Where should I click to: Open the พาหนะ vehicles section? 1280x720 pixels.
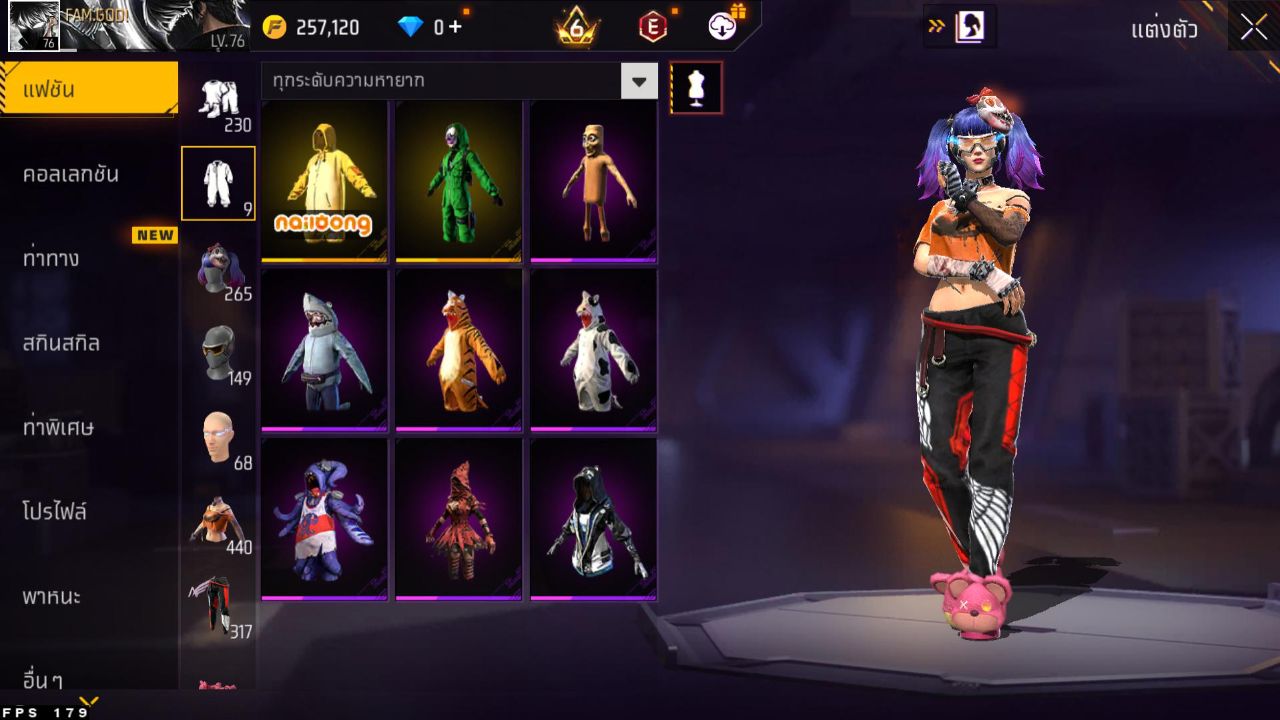click(88, 597)
